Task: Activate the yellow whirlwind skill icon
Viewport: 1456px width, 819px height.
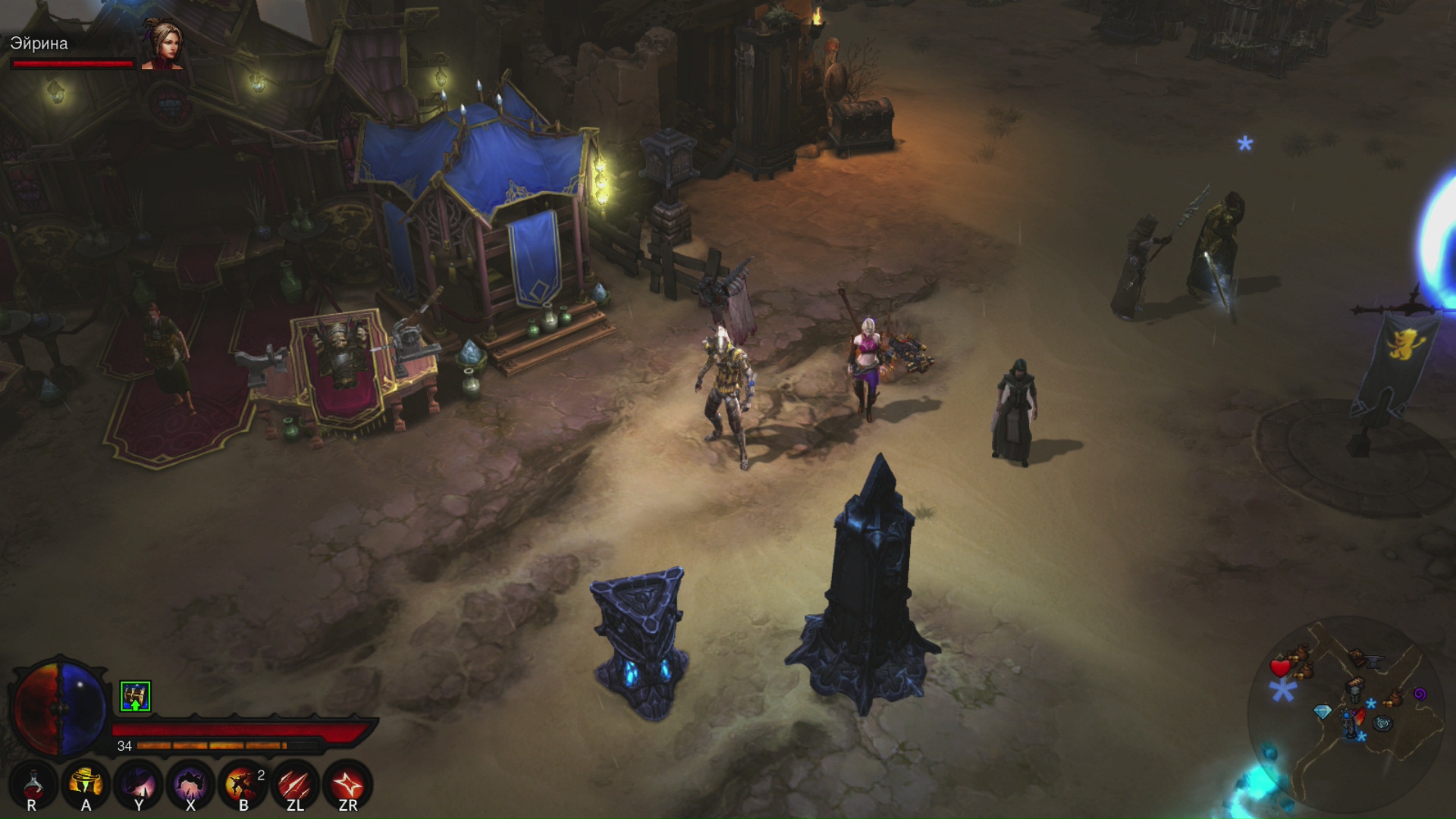Action: click(x=86, y=784)
